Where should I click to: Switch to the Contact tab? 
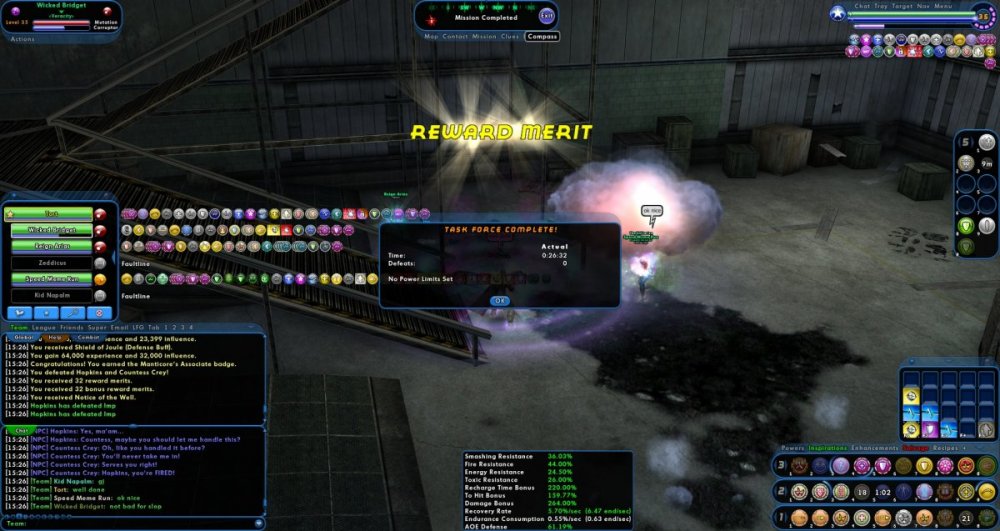pyautogui.click(x=455, y=36)
